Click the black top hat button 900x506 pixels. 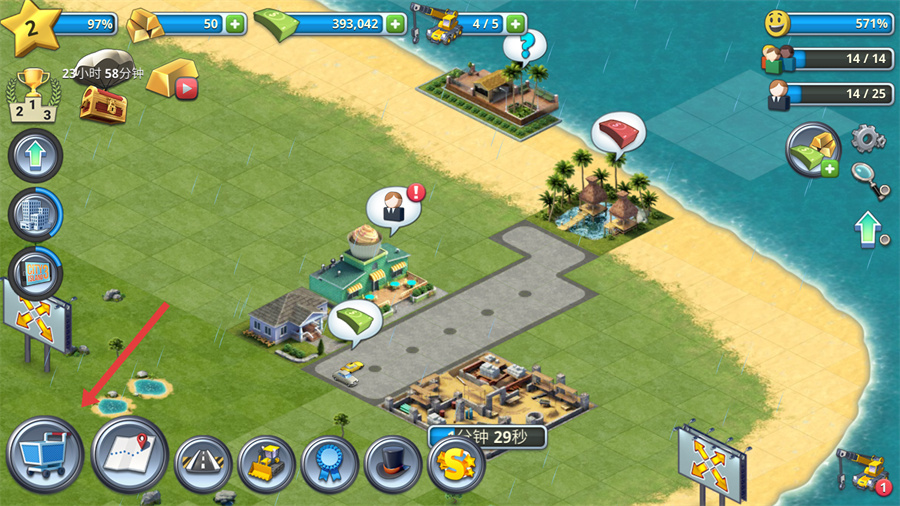(393, 465)
